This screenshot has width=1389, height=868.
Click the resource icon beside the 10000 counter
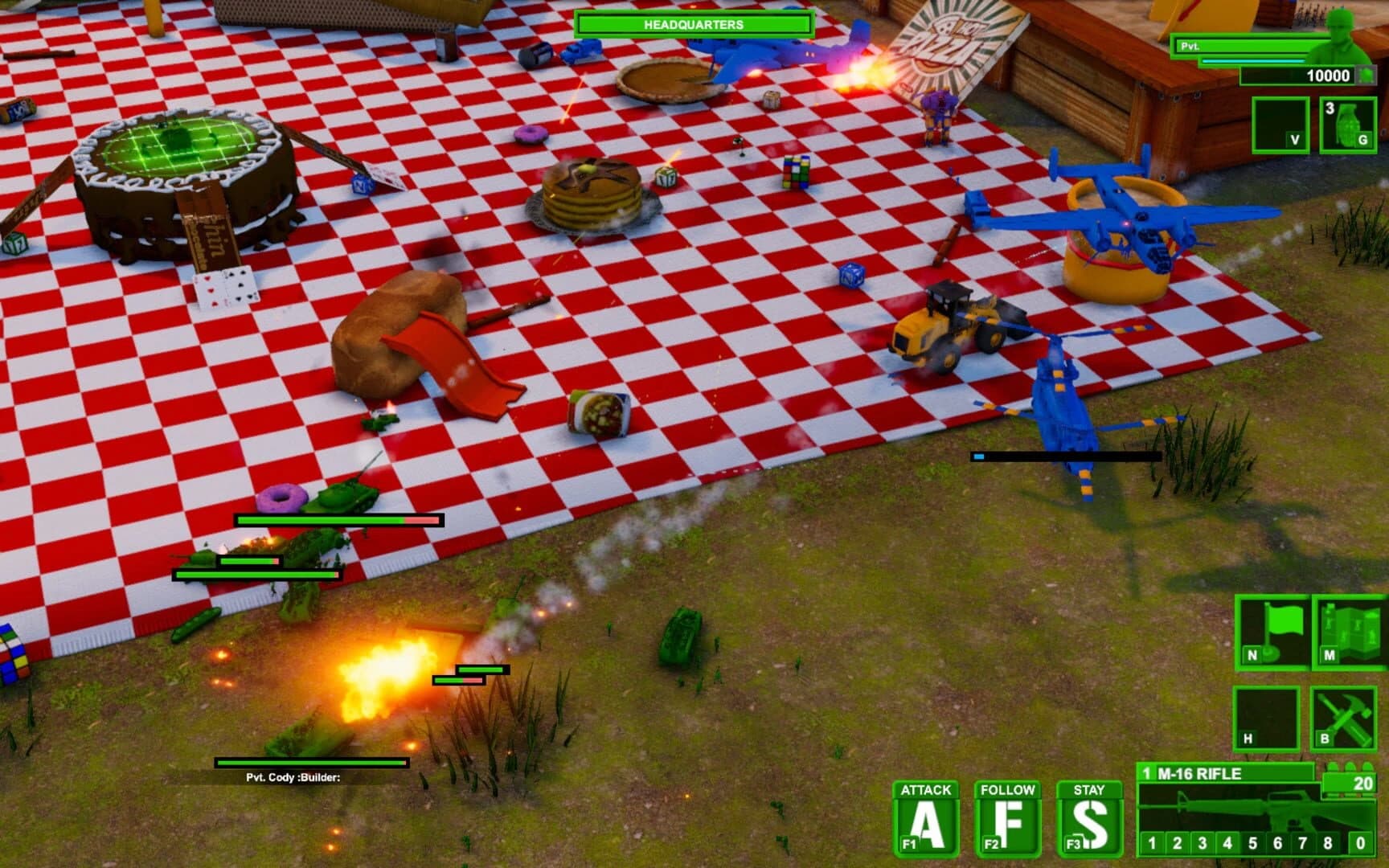click(1366, 75)
